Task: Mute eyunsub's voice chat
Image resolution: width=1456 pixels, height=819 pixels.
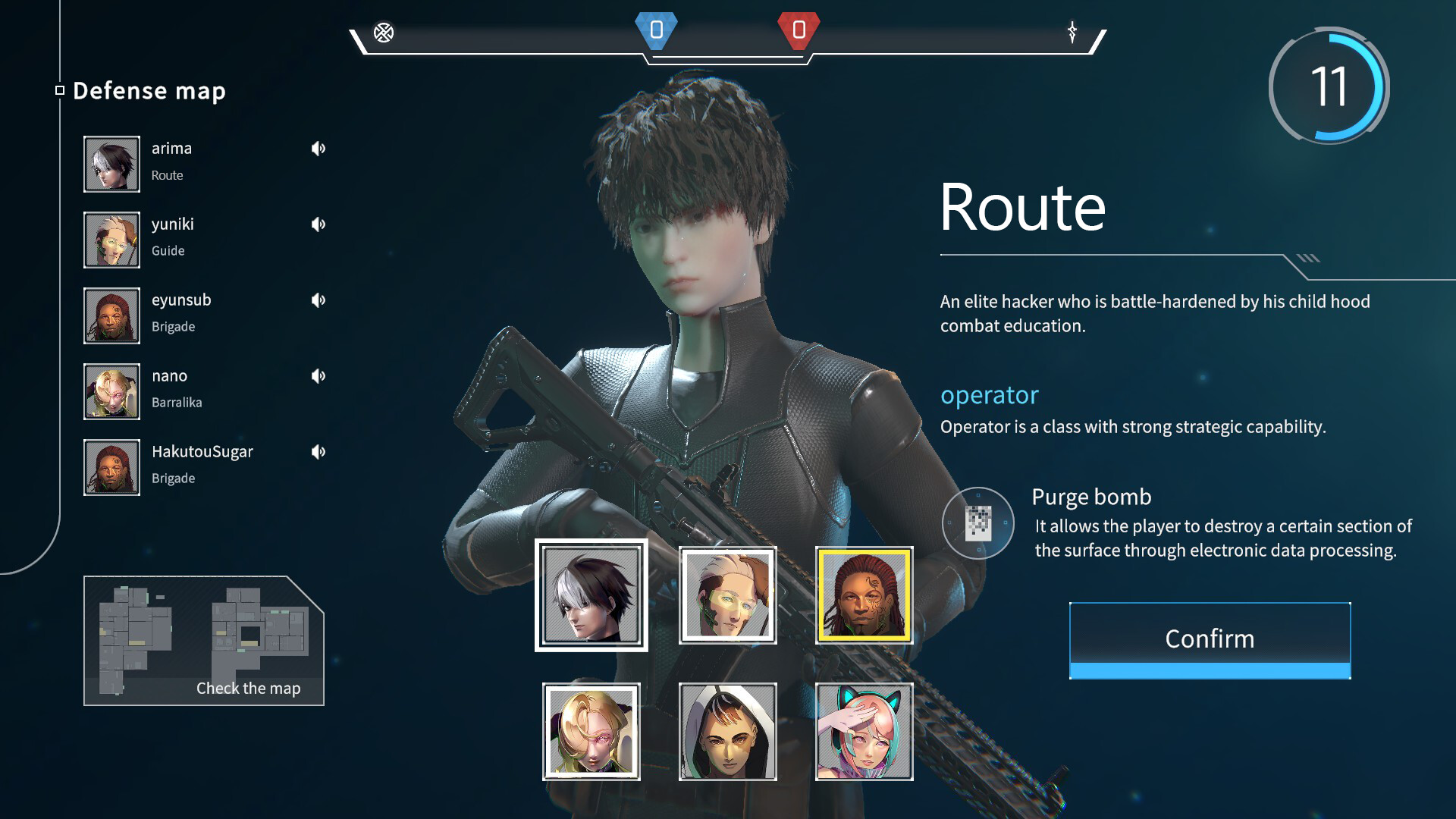Action: coord(318,300)
